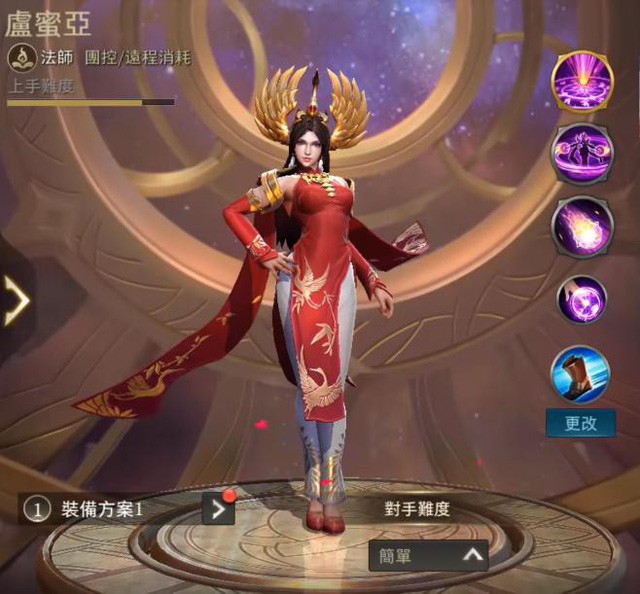Click the 更改 change button
Screen dimensions: 640x594
point(581,423)
